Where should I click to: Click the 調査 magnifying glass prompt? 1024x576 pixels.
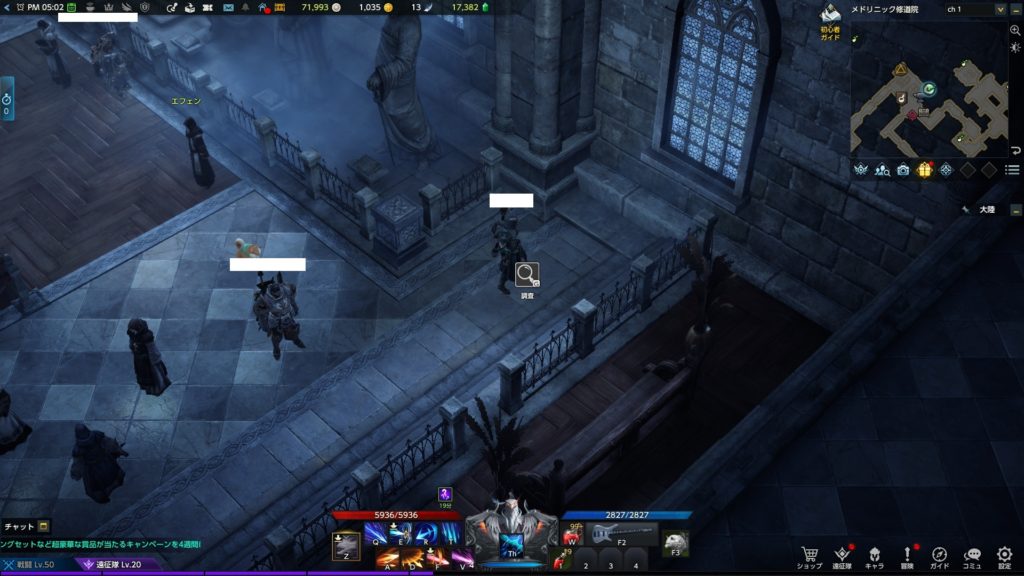click(x=527, y=274)
